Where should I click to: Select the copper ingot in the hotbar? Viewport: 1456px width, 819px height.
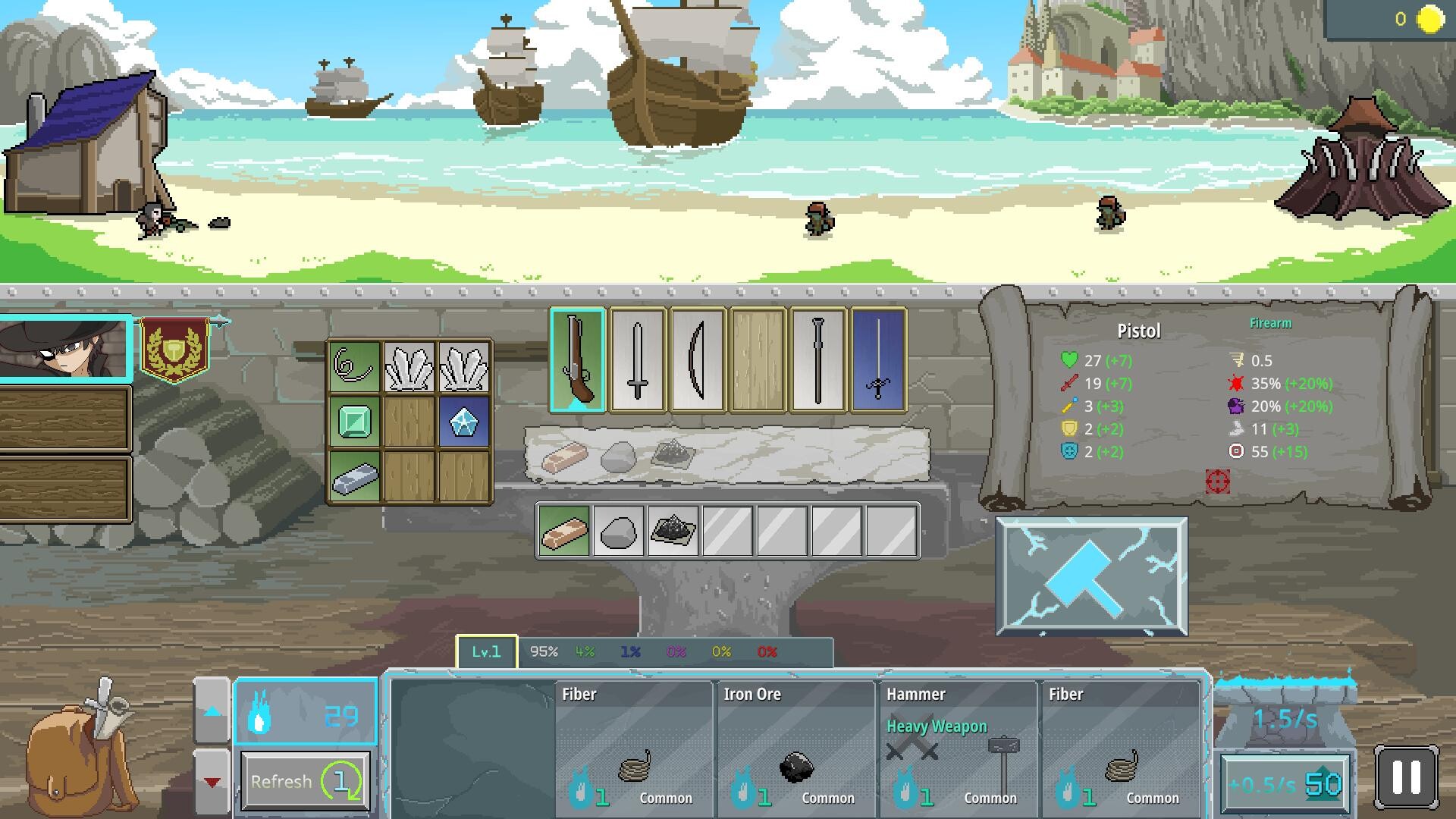point(564,529)
